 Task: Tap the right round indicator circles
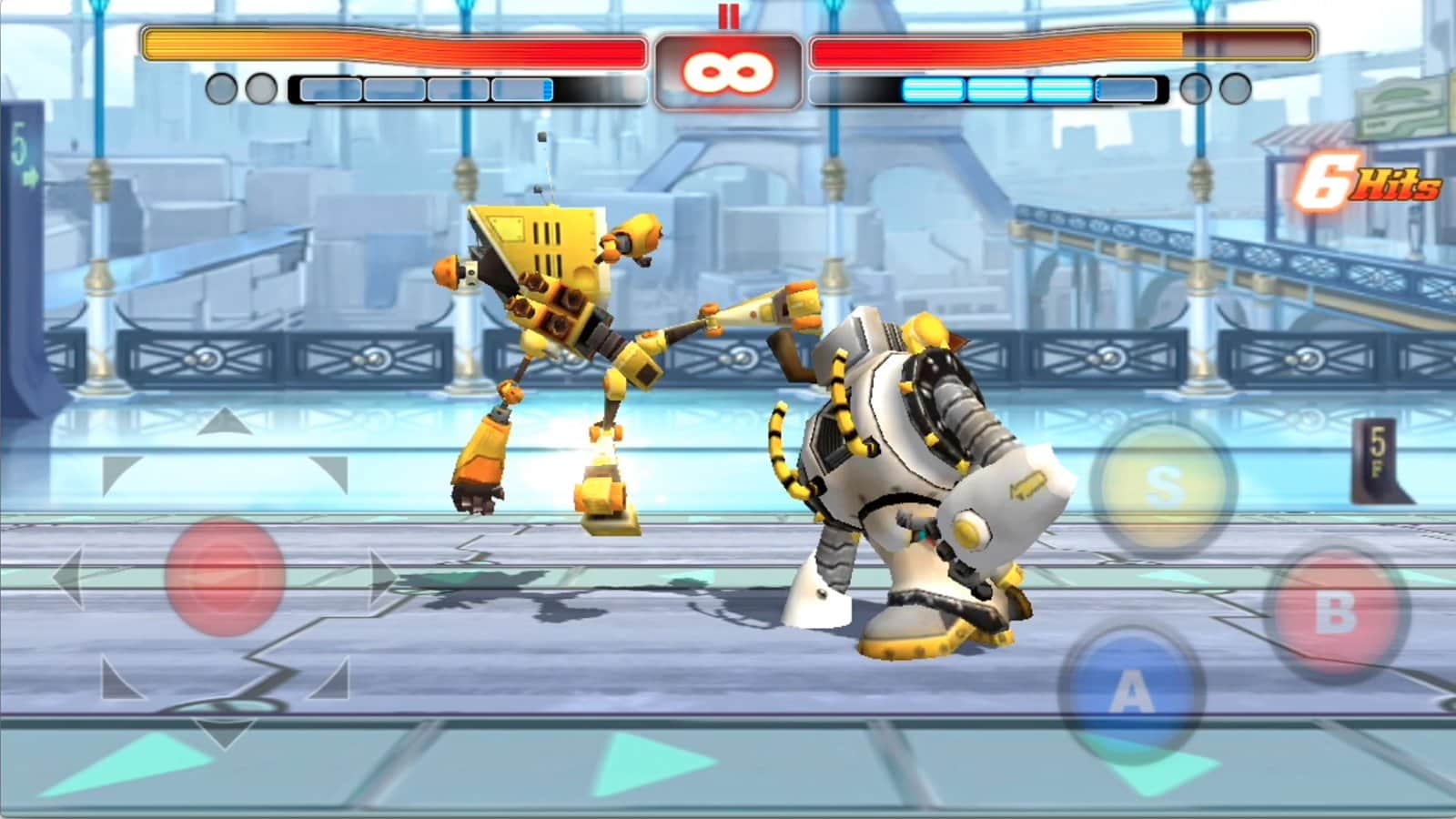pos(1213,89)
